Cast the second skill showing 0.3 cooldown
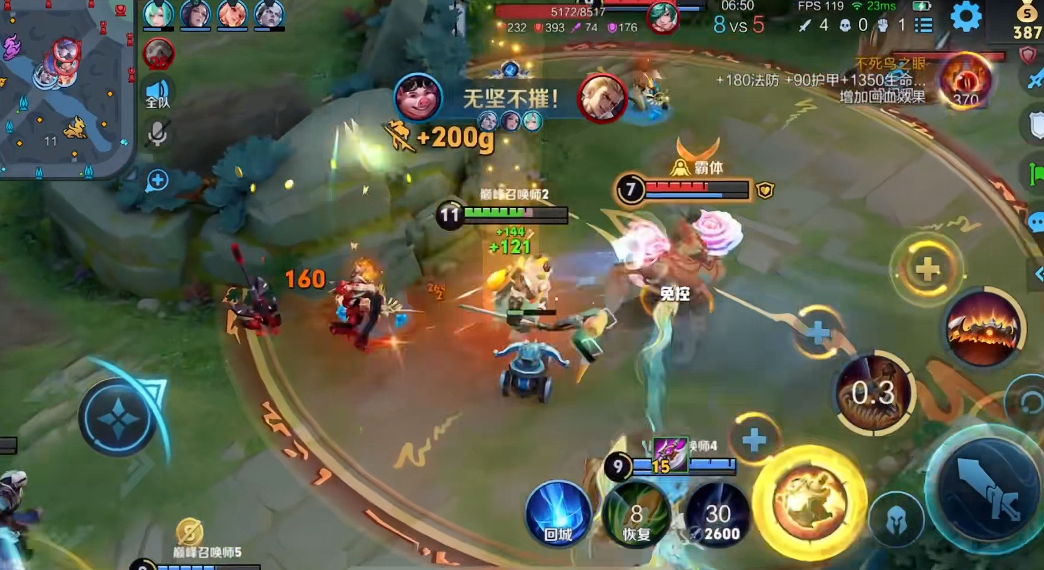The image size is (1044, 570). (874, 391)
